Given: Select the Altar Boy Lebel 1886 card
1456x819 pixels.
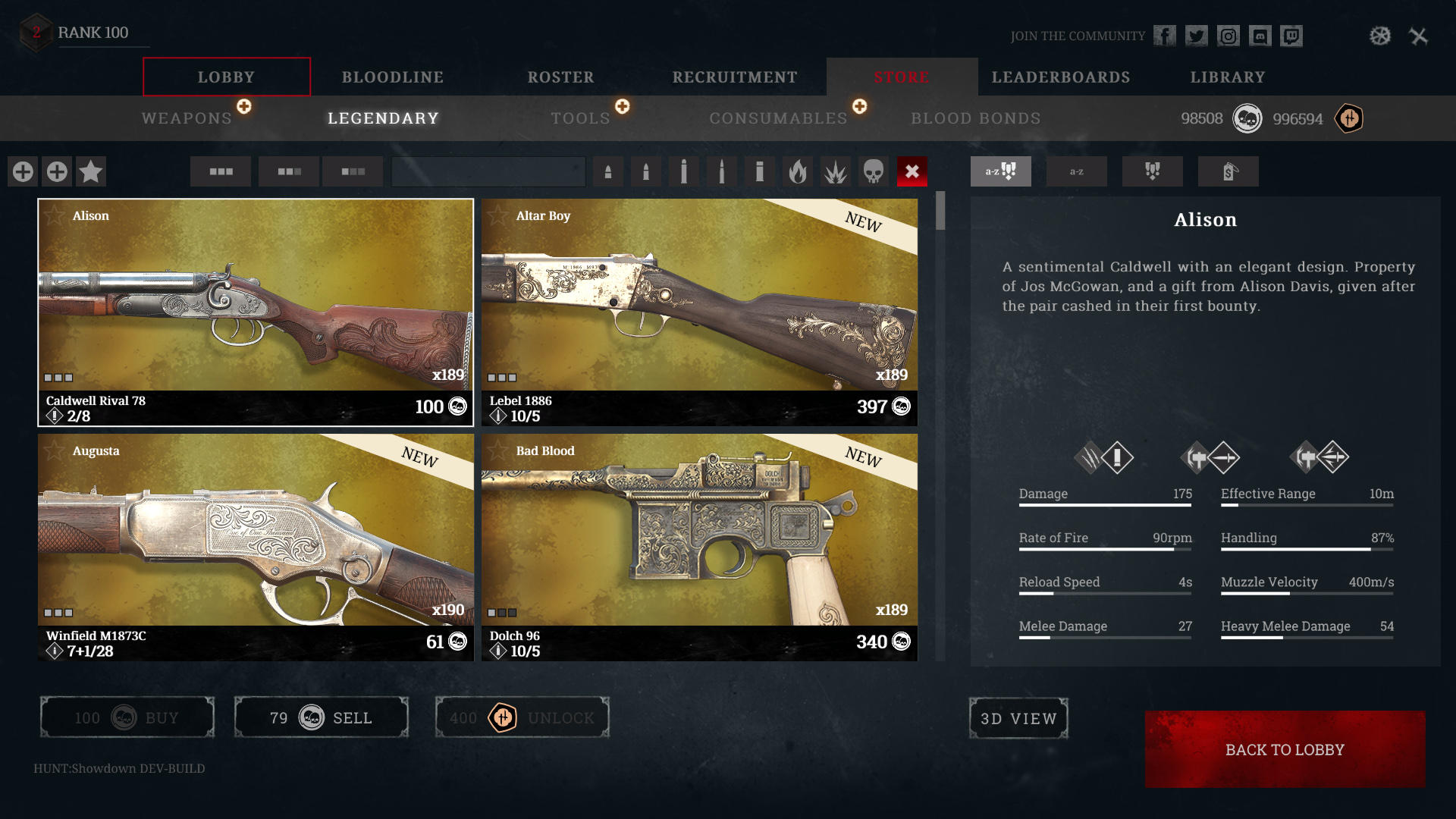Looking at the screenshot, I should [698, 312].
